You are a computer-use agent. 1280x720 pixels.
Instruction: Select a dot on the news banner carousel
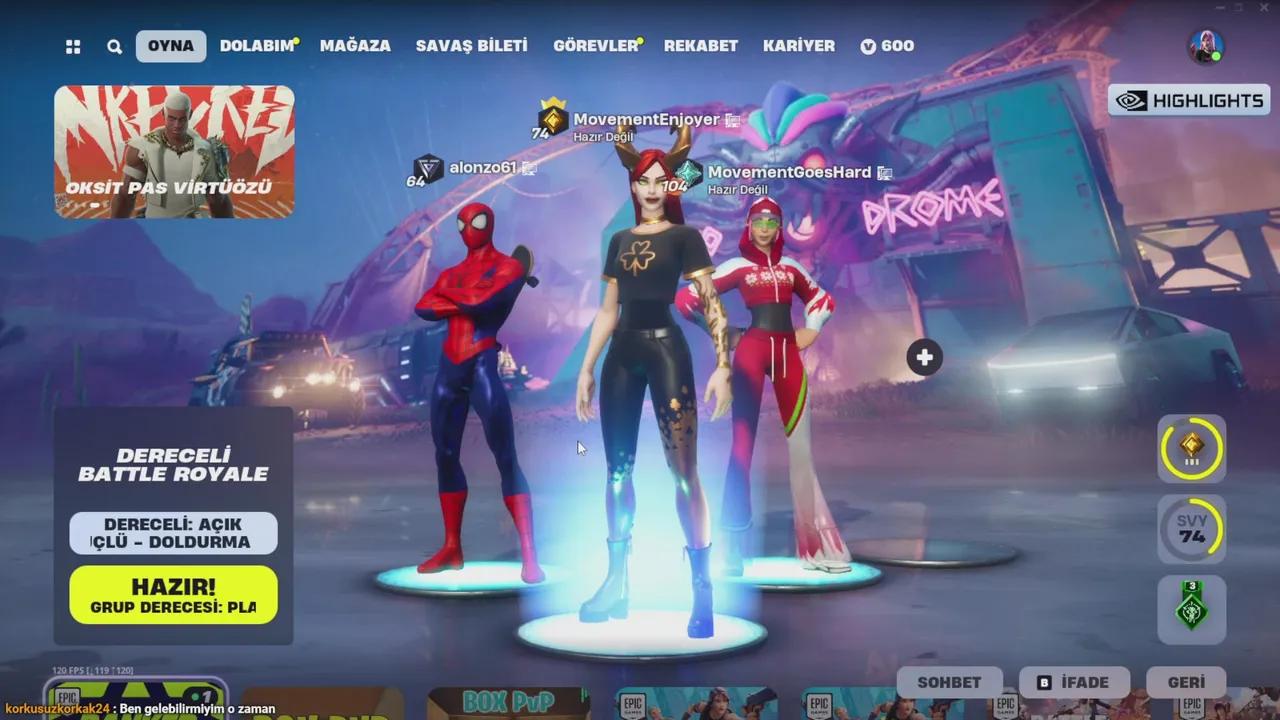[x=95, y=203]
